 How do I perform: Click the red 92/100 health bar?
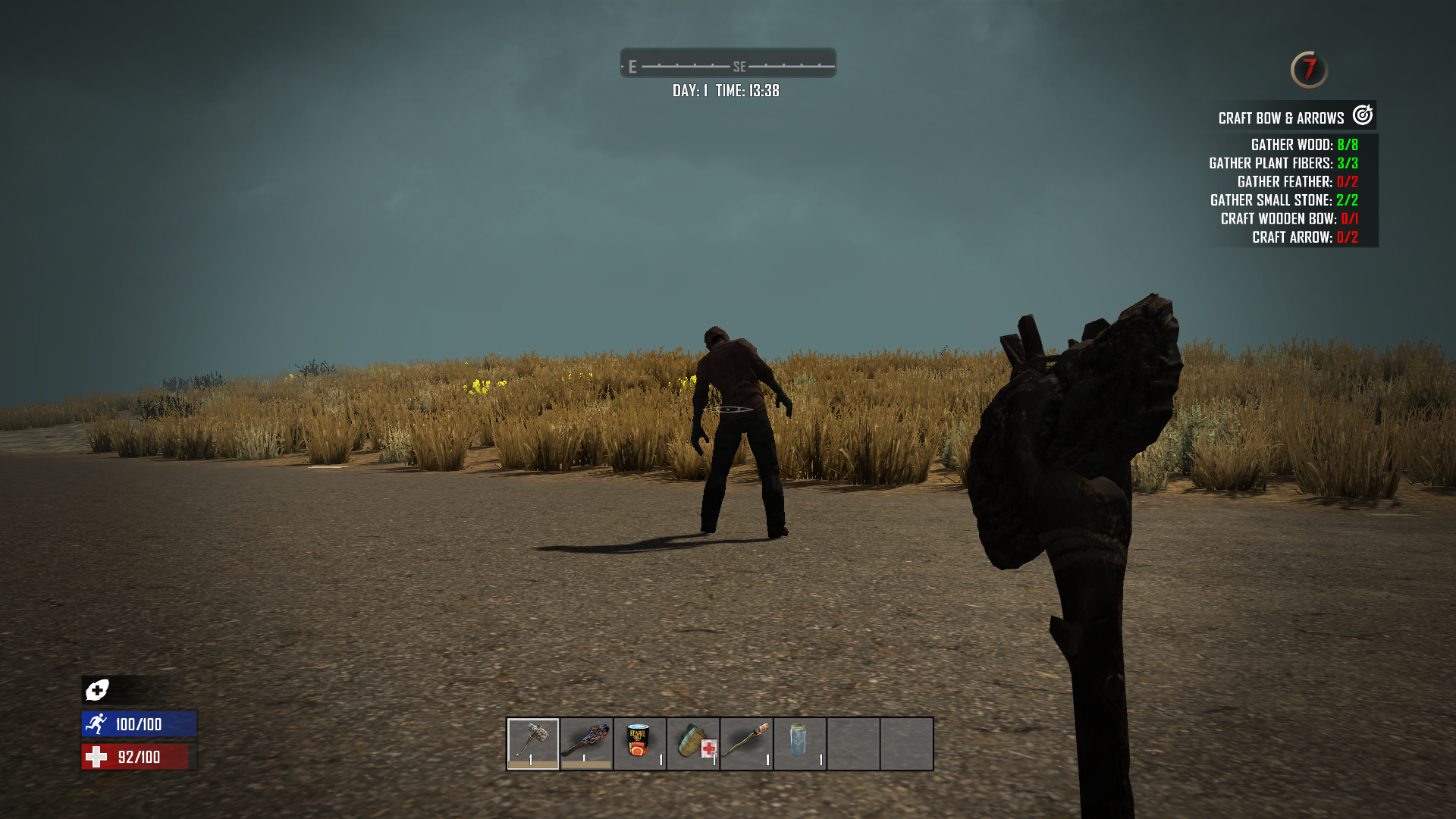[x=136, y=755]
